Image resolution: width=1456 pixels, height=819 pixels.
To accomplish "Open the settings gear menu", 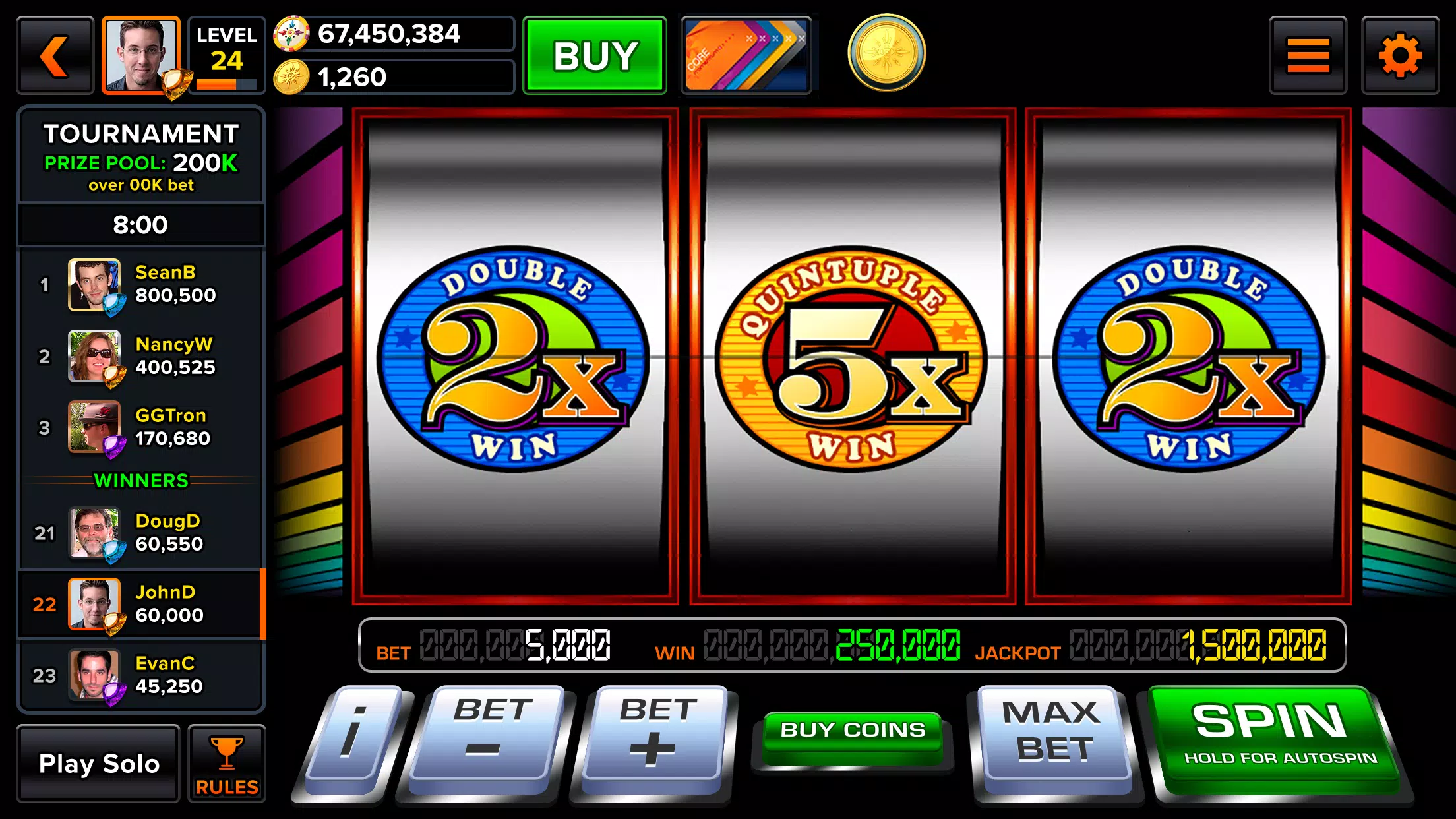I will pyautogui.click(x=1400, y=55).
